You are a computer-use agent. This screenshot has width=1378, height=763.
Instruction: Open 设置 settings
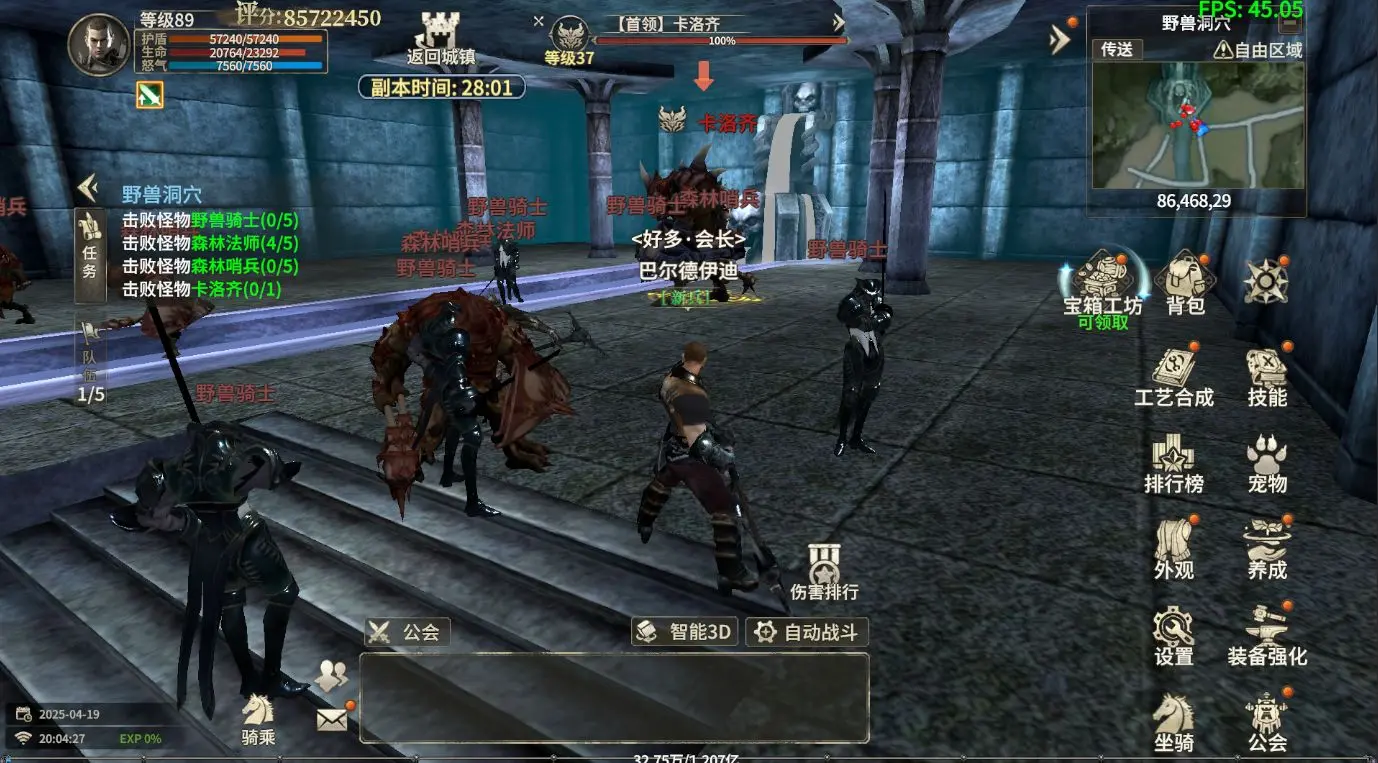point(1173,636)
